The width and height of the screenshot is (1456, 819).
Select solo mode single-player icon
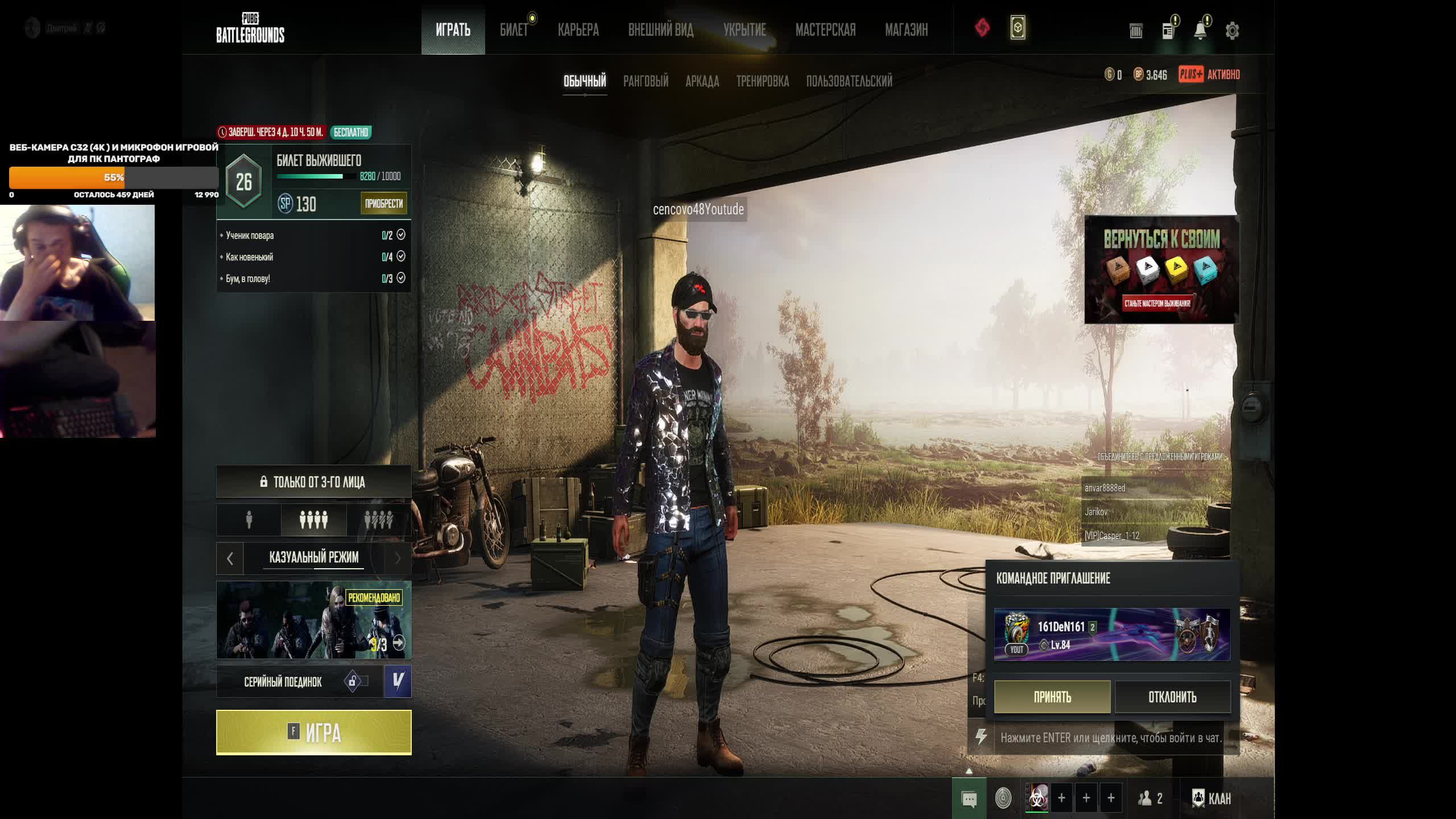tap(249, 520)
